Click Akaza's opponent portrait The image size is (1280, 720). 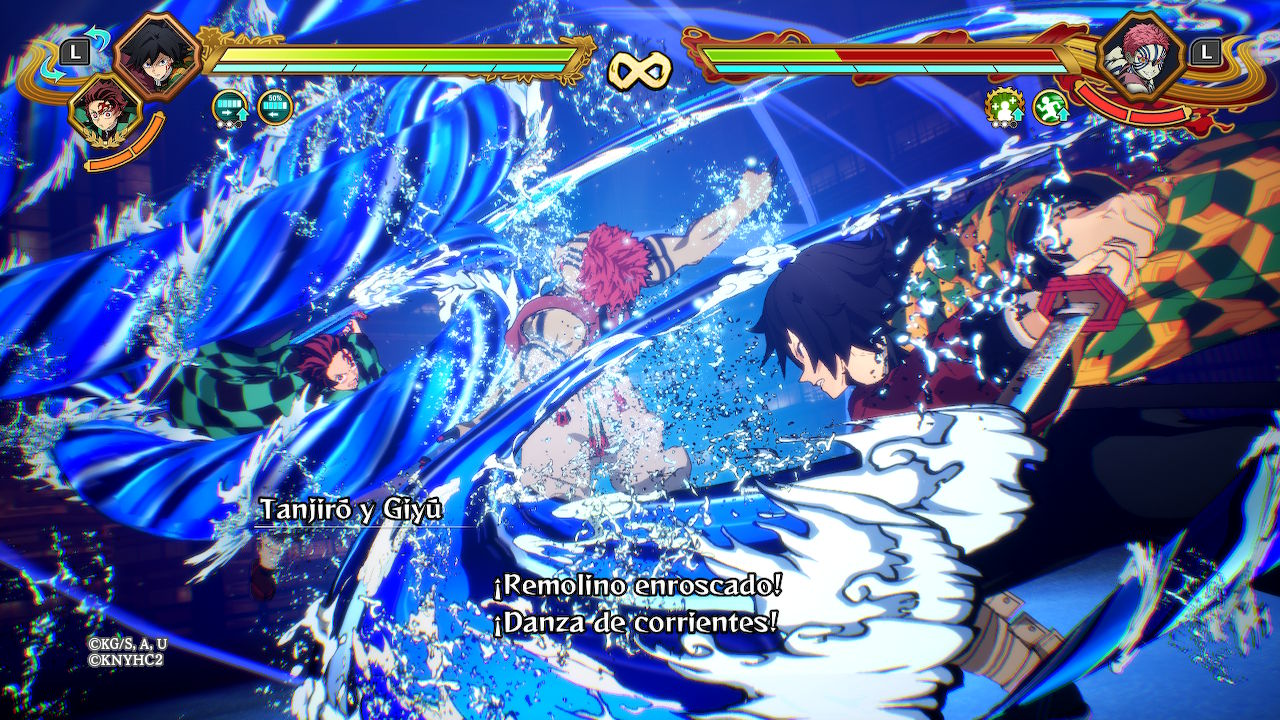[1139, 58]
